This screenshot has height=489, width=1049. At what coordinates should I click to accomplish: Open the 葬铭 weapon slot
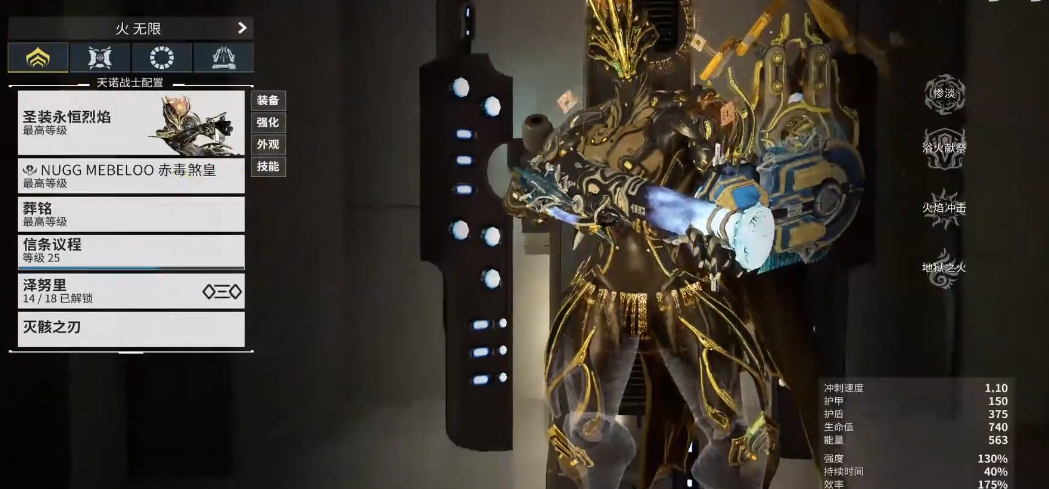[x=131, y=214]
